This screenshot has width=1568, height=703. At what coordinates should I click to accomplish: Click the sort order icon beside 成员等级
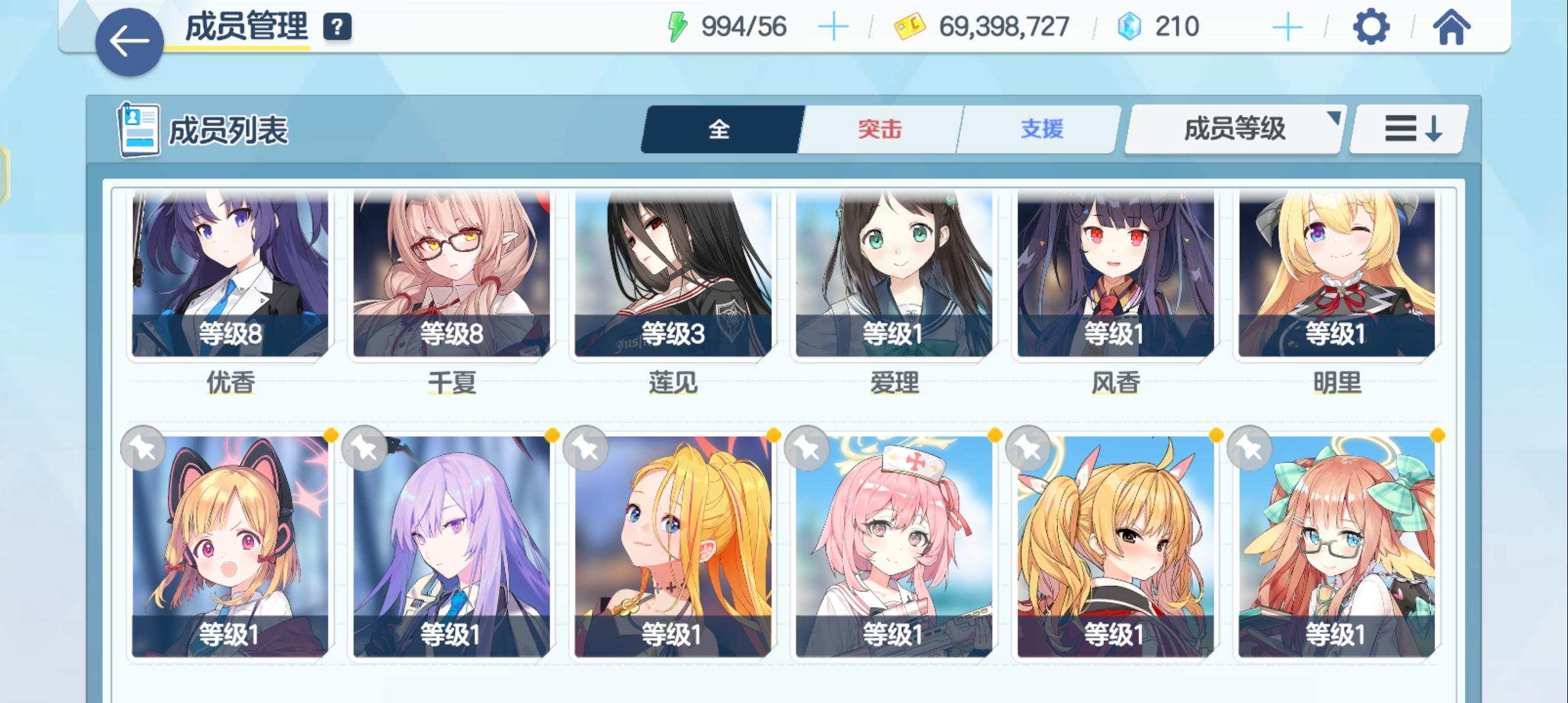pos(1408,129)
